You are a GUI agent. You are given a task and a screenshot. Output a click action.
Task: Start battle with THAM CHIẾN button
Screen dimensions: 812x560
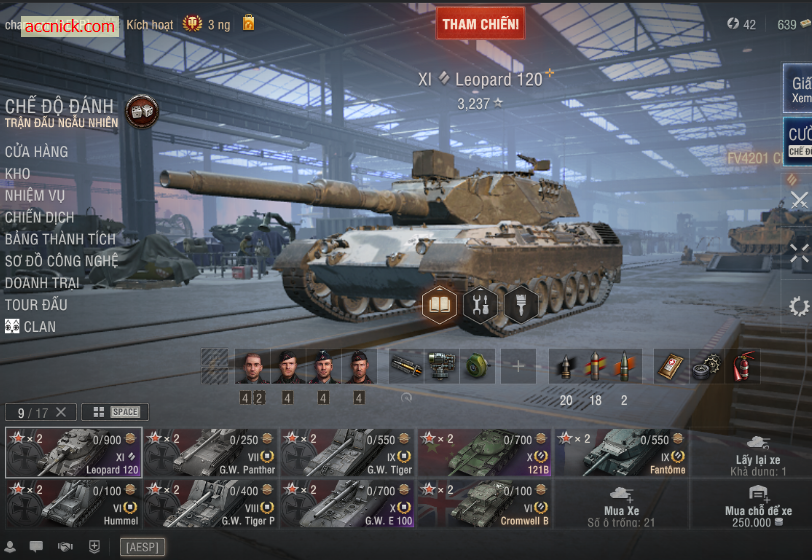480,23
